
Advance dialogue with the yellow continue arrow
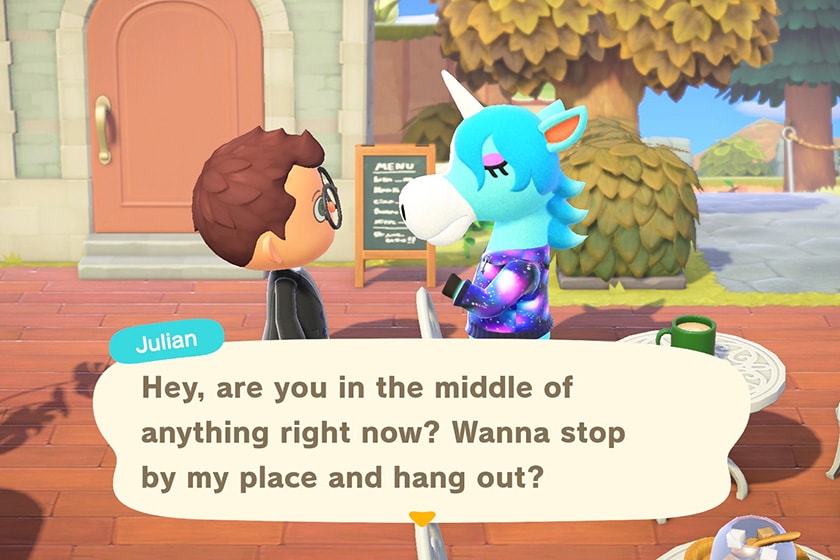[x=423, y=518]
